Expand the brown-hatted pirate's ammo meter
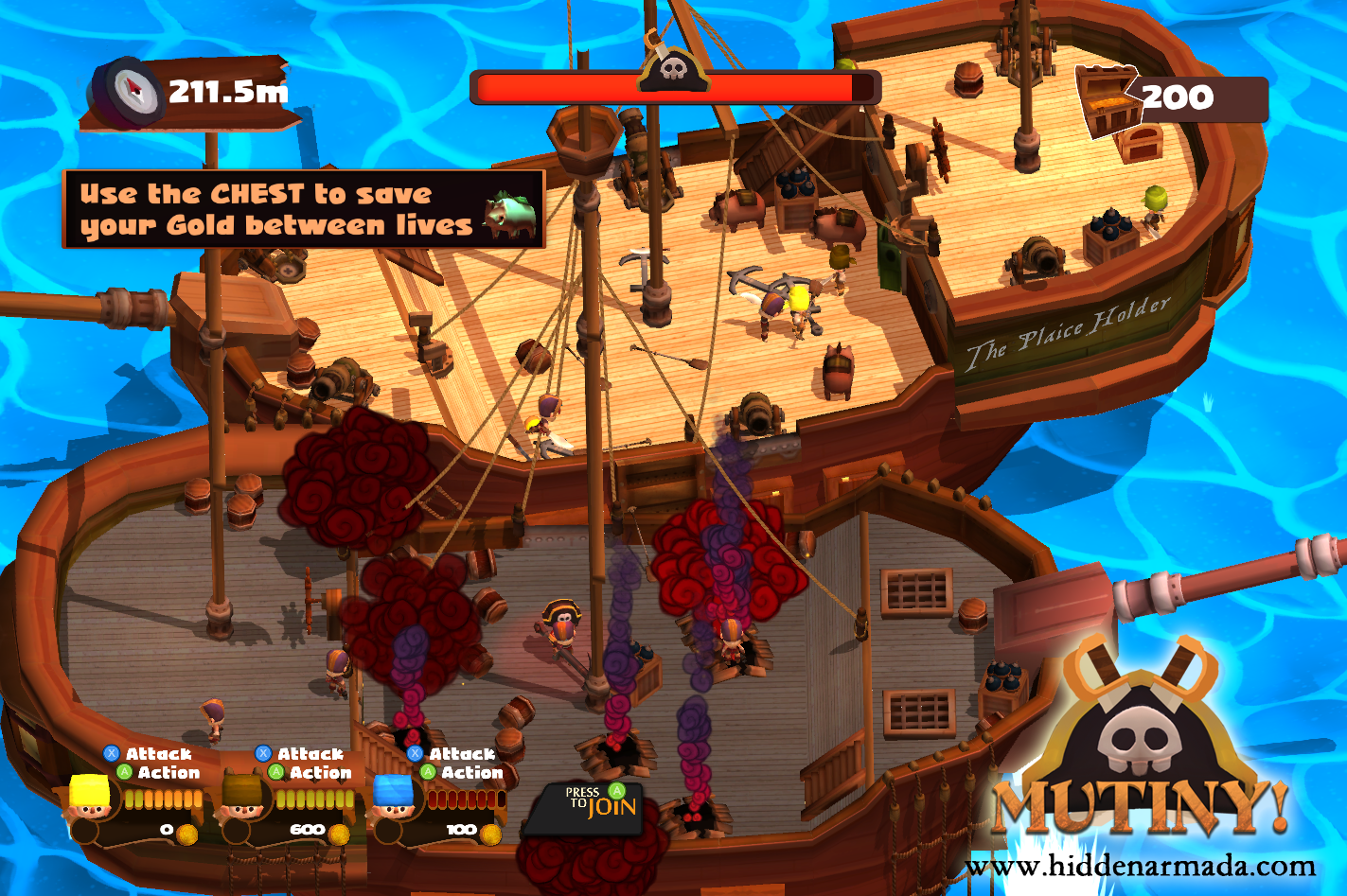The width and height of the screenshot is (1347, 896). pyautogui.click(x=317, y=798)
